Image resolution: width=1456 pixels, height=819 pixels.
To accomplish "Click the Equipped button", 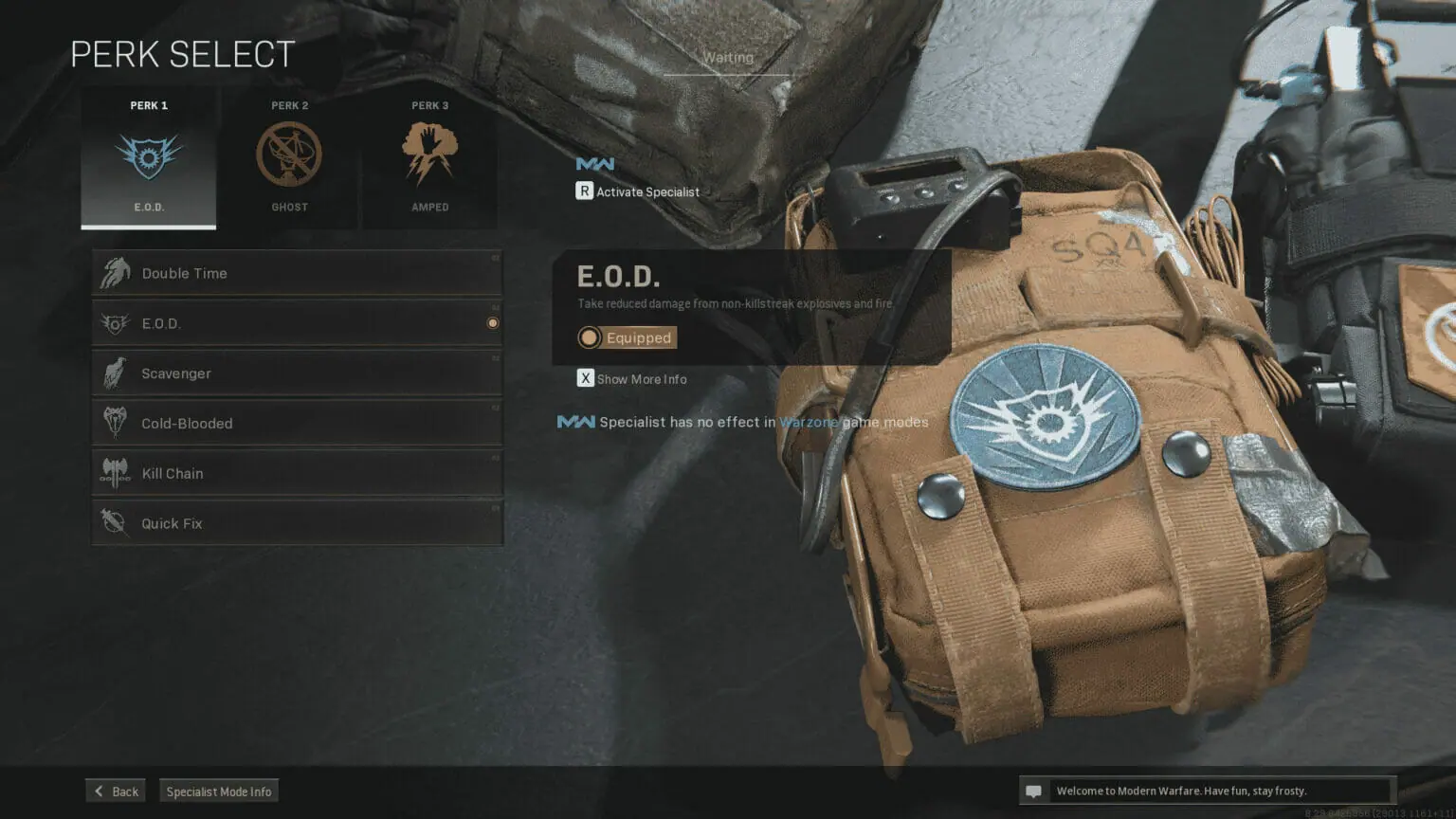I will pos(628,337).
